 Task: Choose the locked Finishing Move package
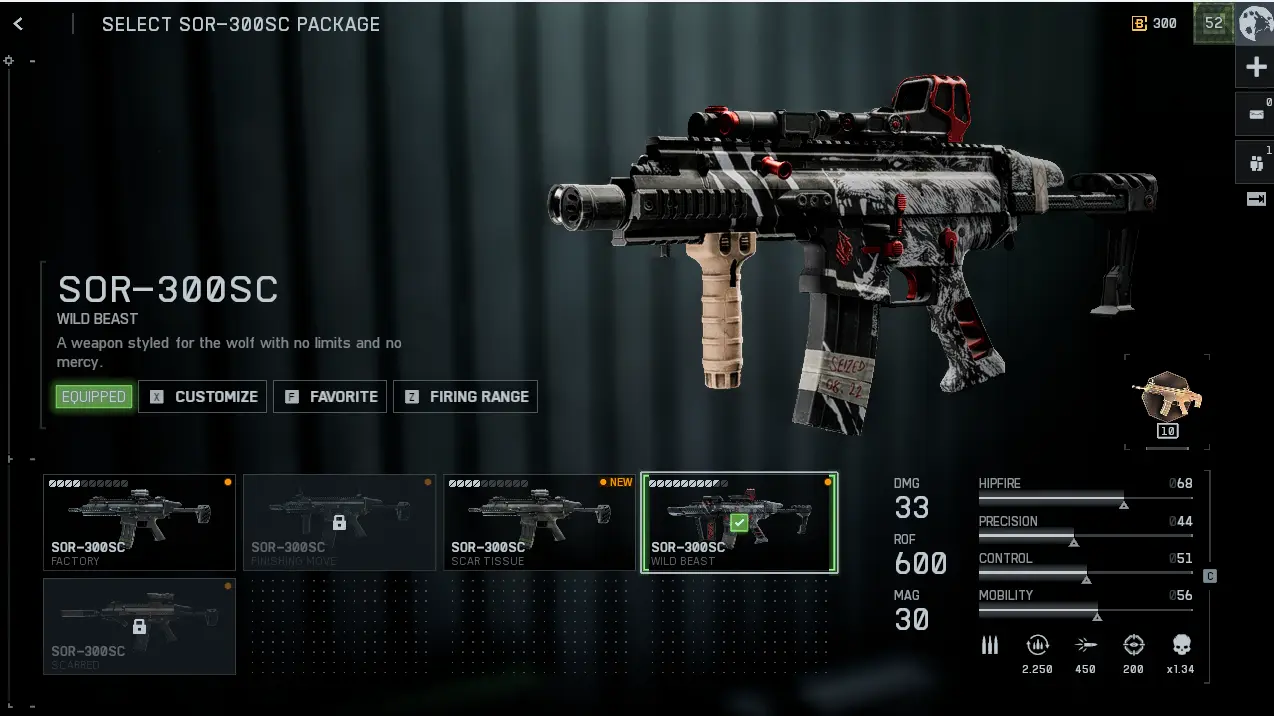tap(339, 522)
